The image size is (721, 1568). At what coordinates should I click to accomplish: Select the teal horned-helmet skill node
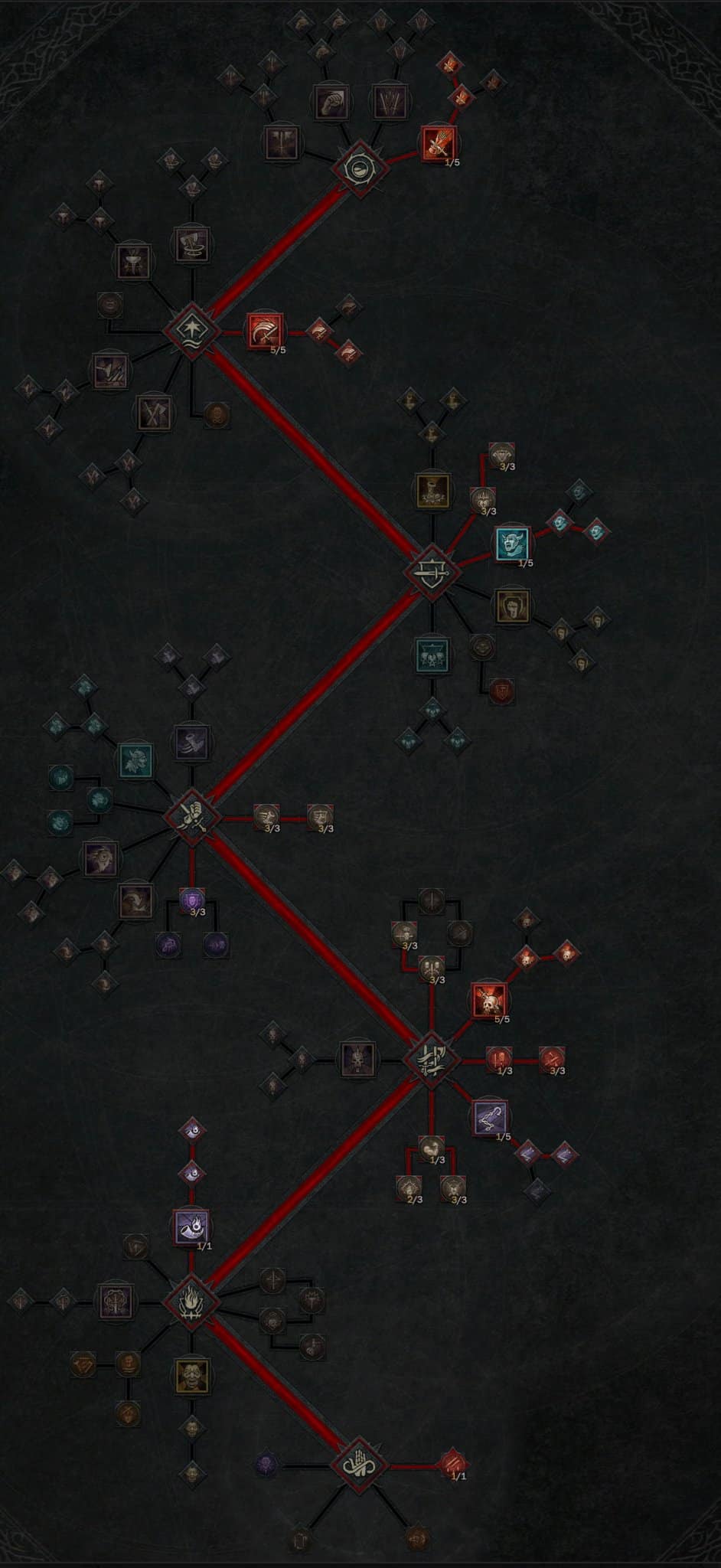pyautogui.click(x=135, y=760)
